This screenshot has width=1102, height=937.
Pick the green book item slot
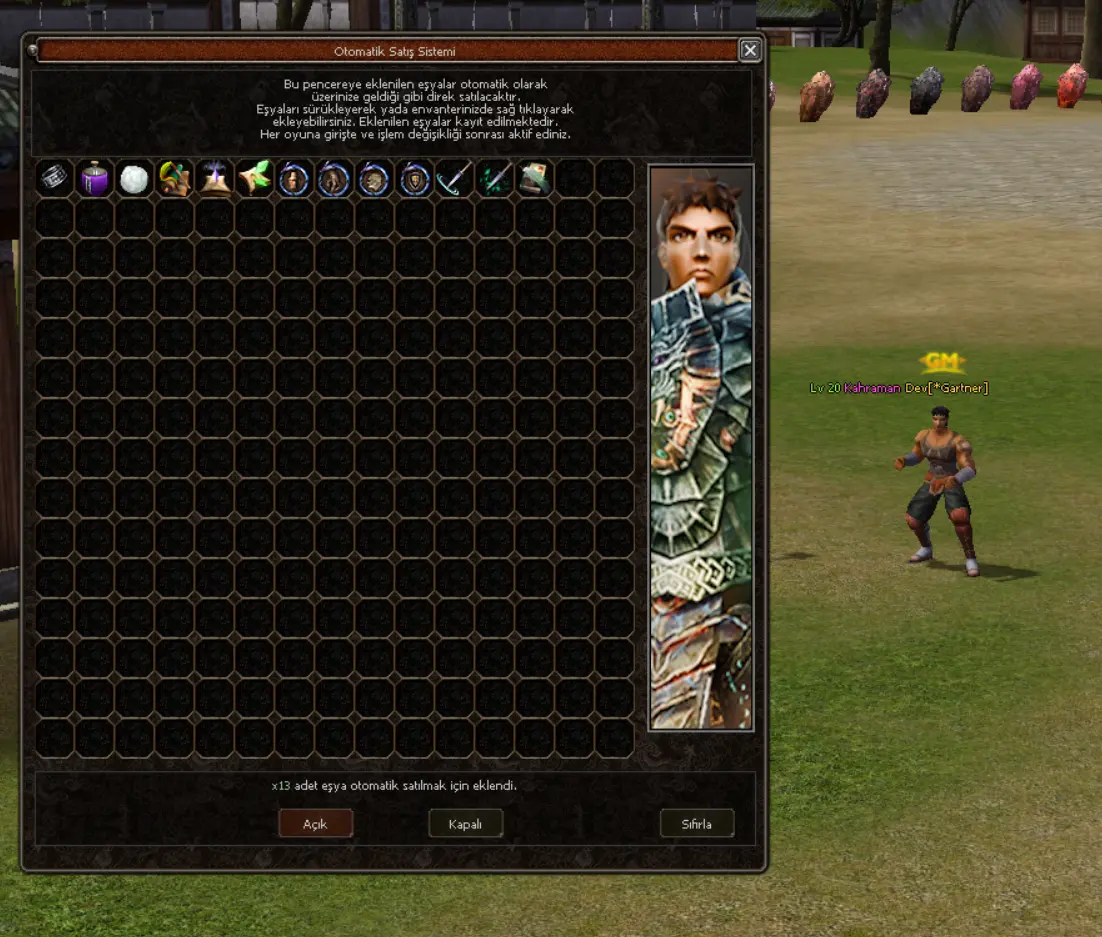tap(535, 179)
